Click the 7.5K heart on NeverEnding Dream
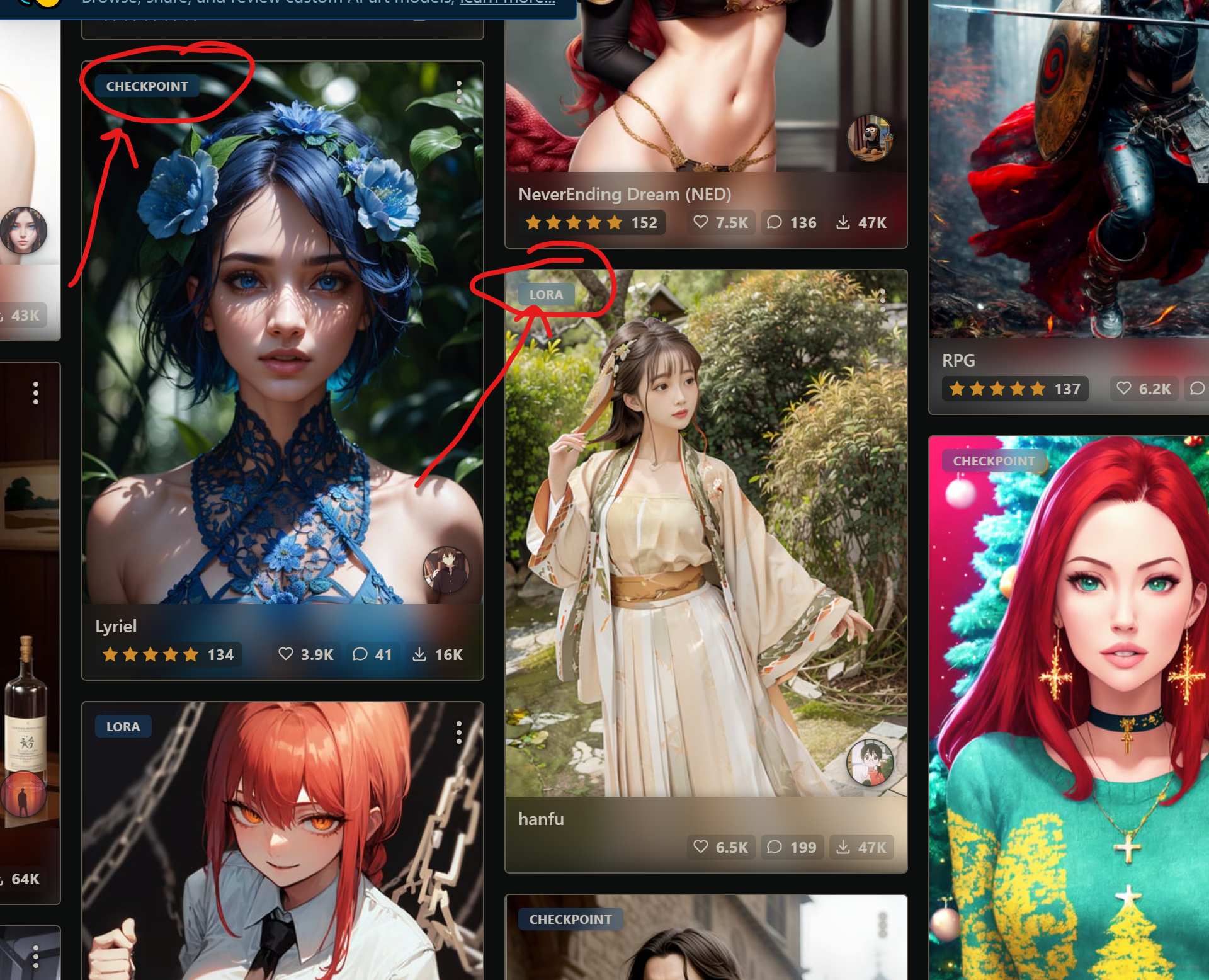The image size is (1209, 980). [x=721, y=222]
